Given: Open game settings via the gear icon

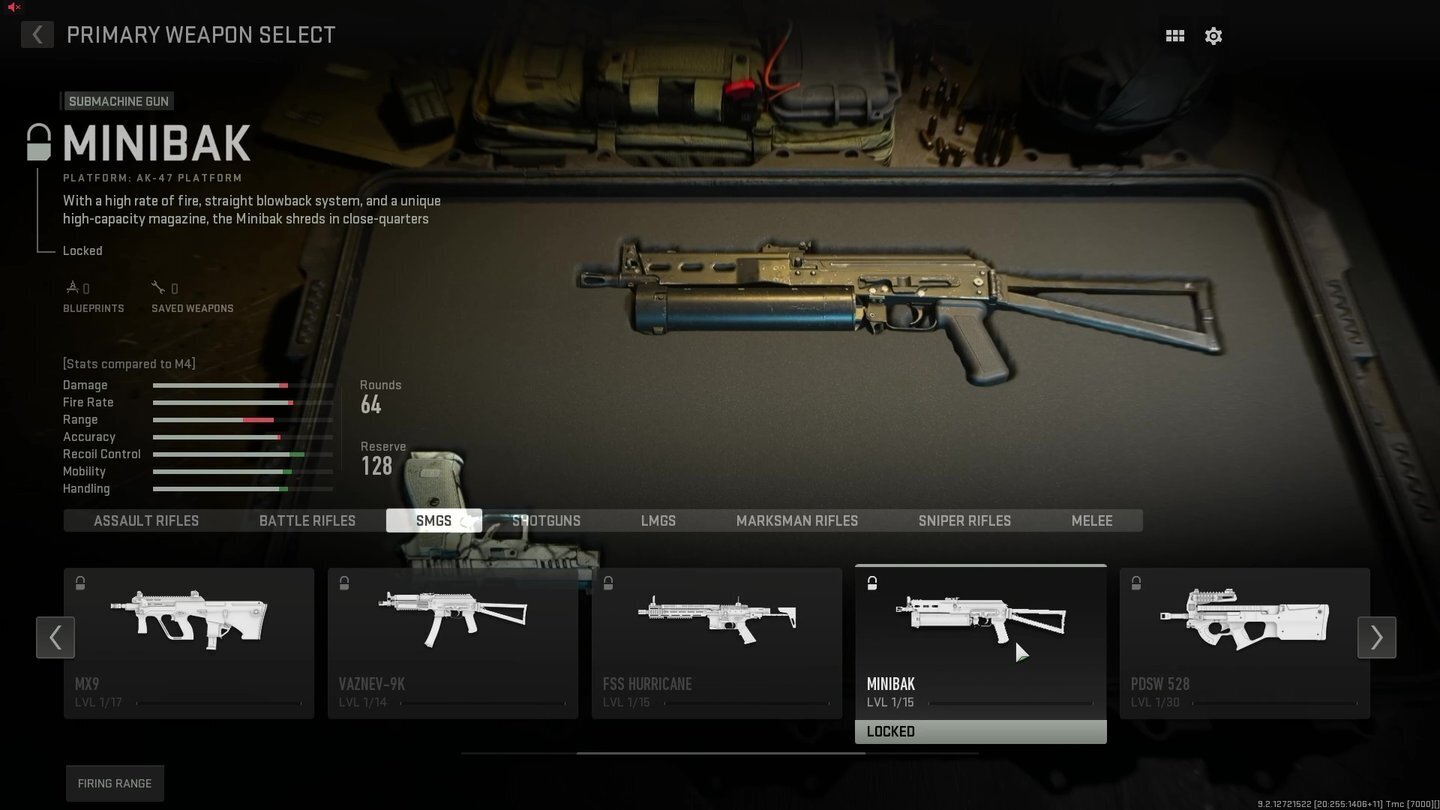Looking at the screenshot, I should (1213, 35).
